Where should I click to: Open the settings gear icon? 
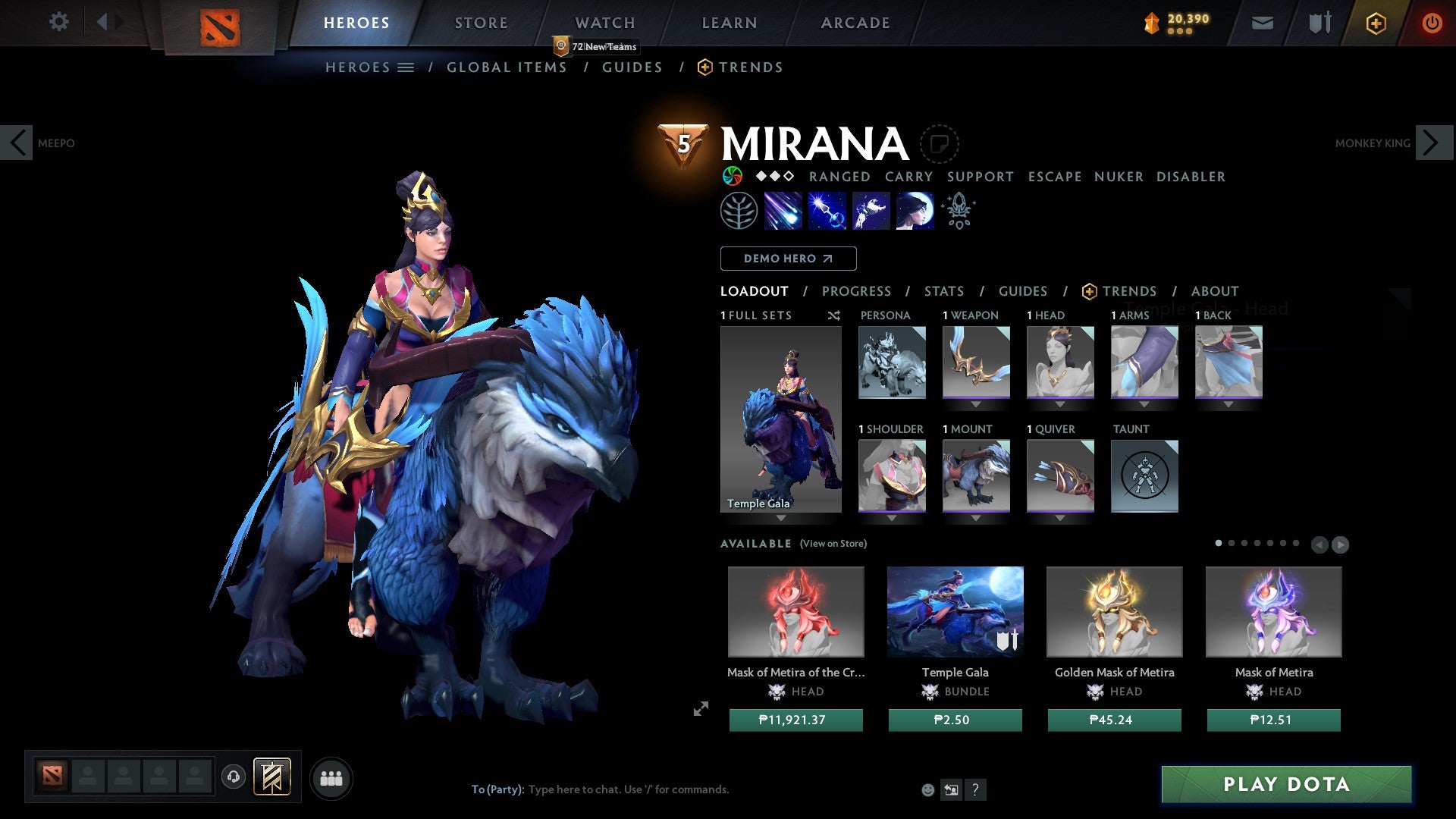tap(58, 22)
